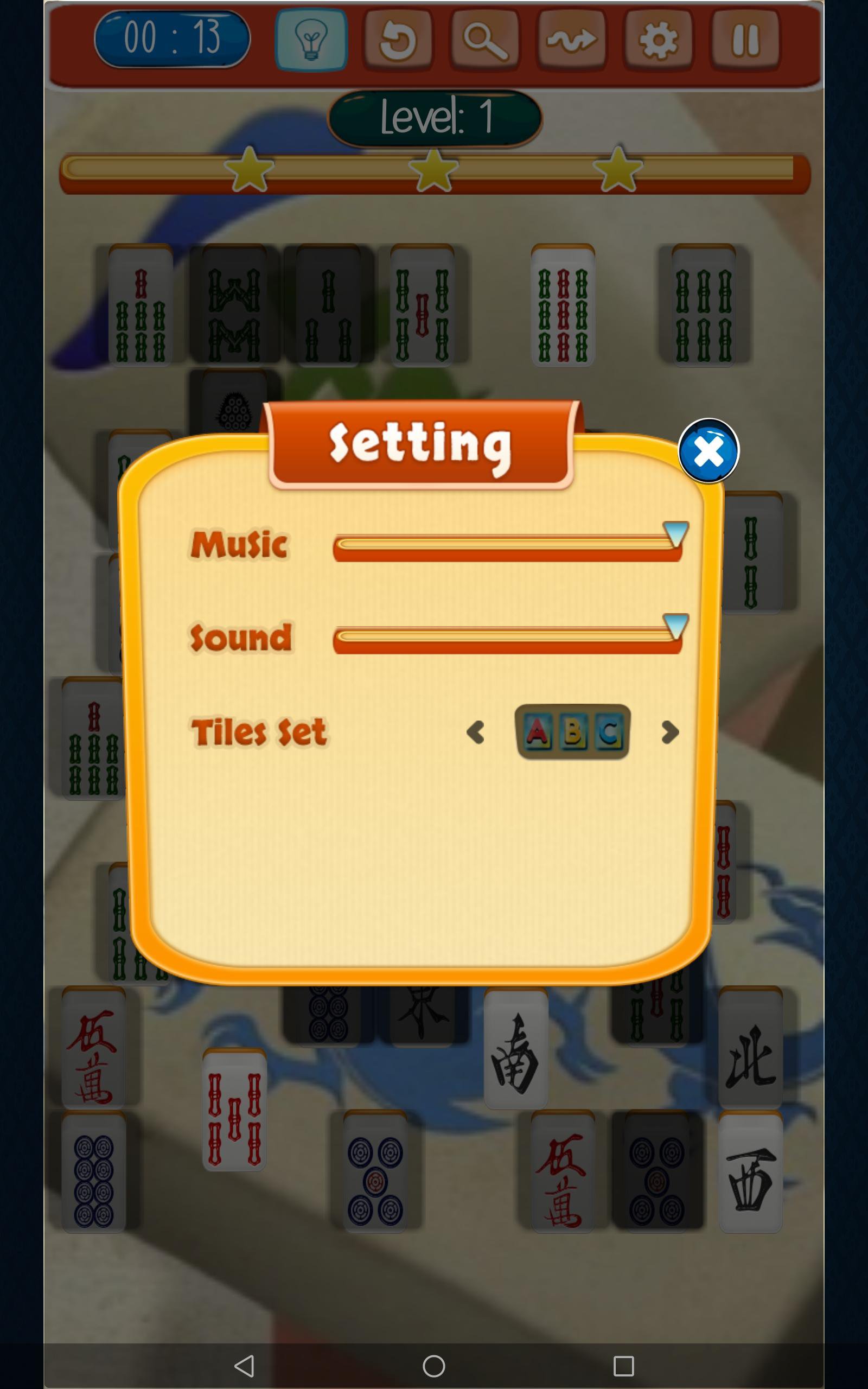Image resolution: width=868 pixels, height=1389 pixels.
Task: Tap the Android home navigation circle
Action: click(x=434, y=1365)
